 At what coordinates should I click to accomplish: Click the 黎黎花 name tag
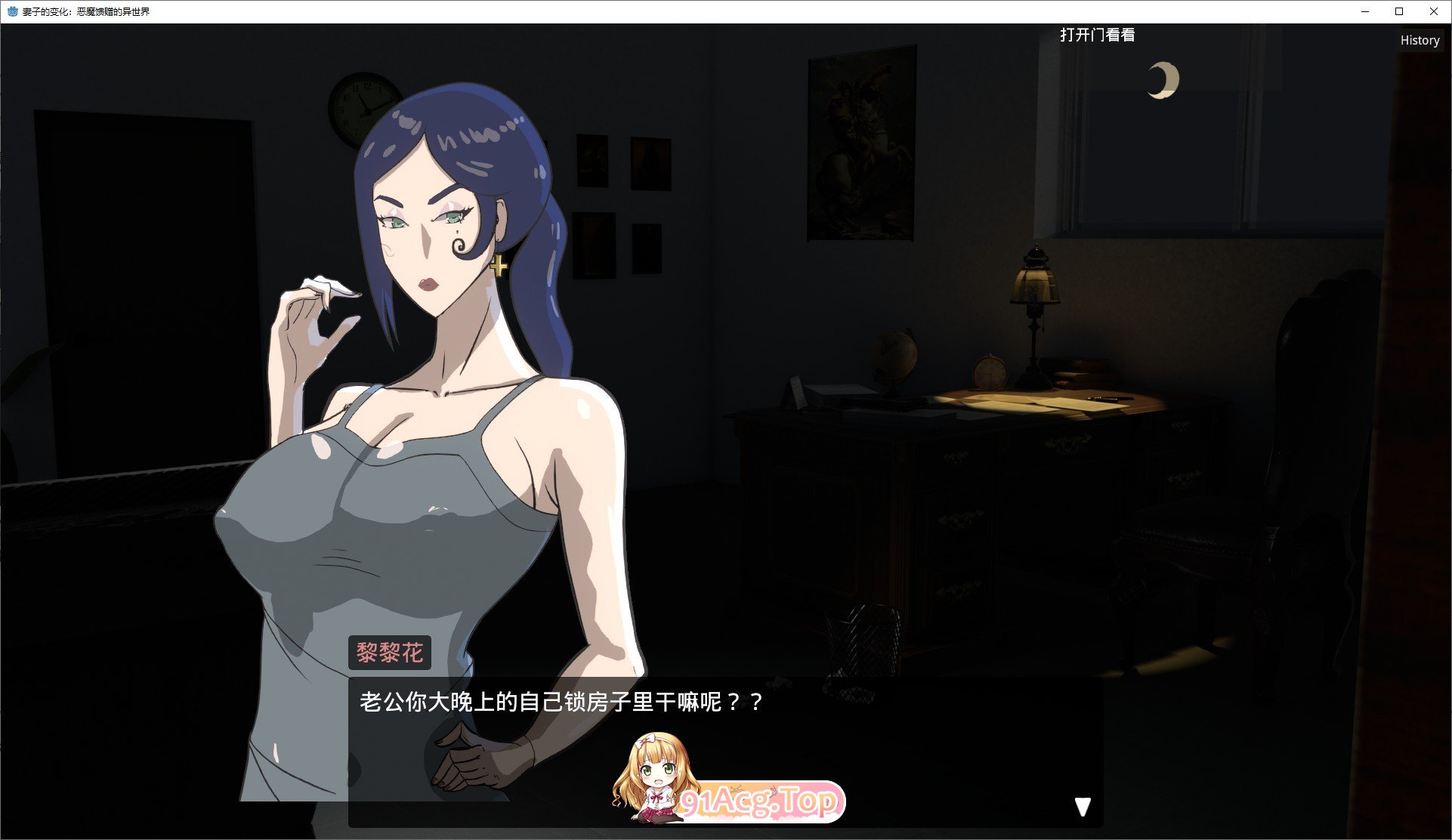tap(391, 652)
